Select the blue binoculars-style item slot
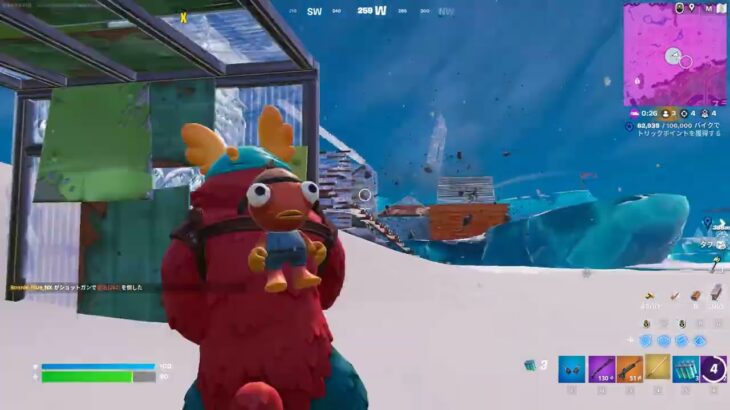The height and width of the screenshot is (410, 730). point(571,369)
